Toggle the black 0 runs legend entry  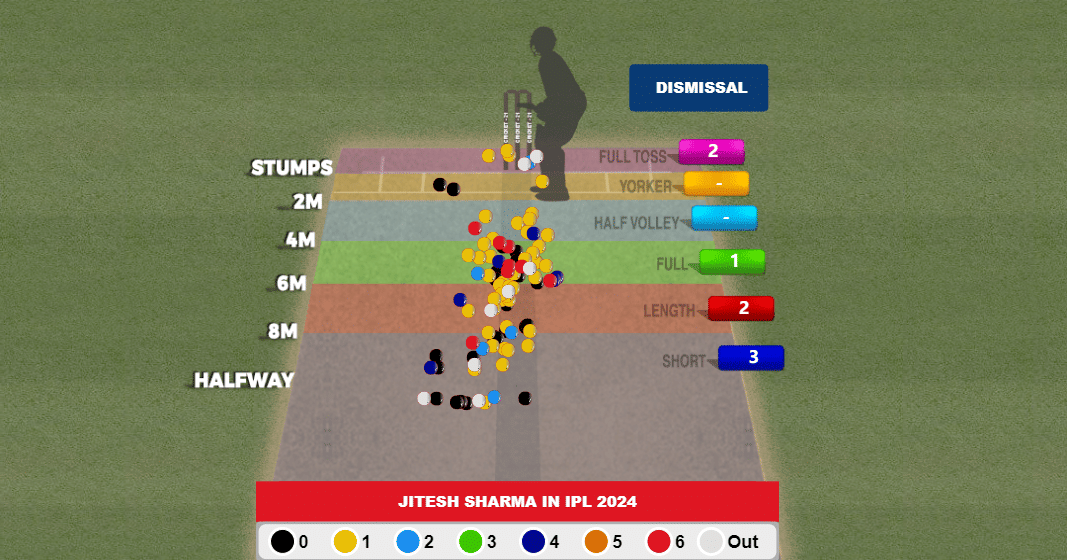(284, 541)
